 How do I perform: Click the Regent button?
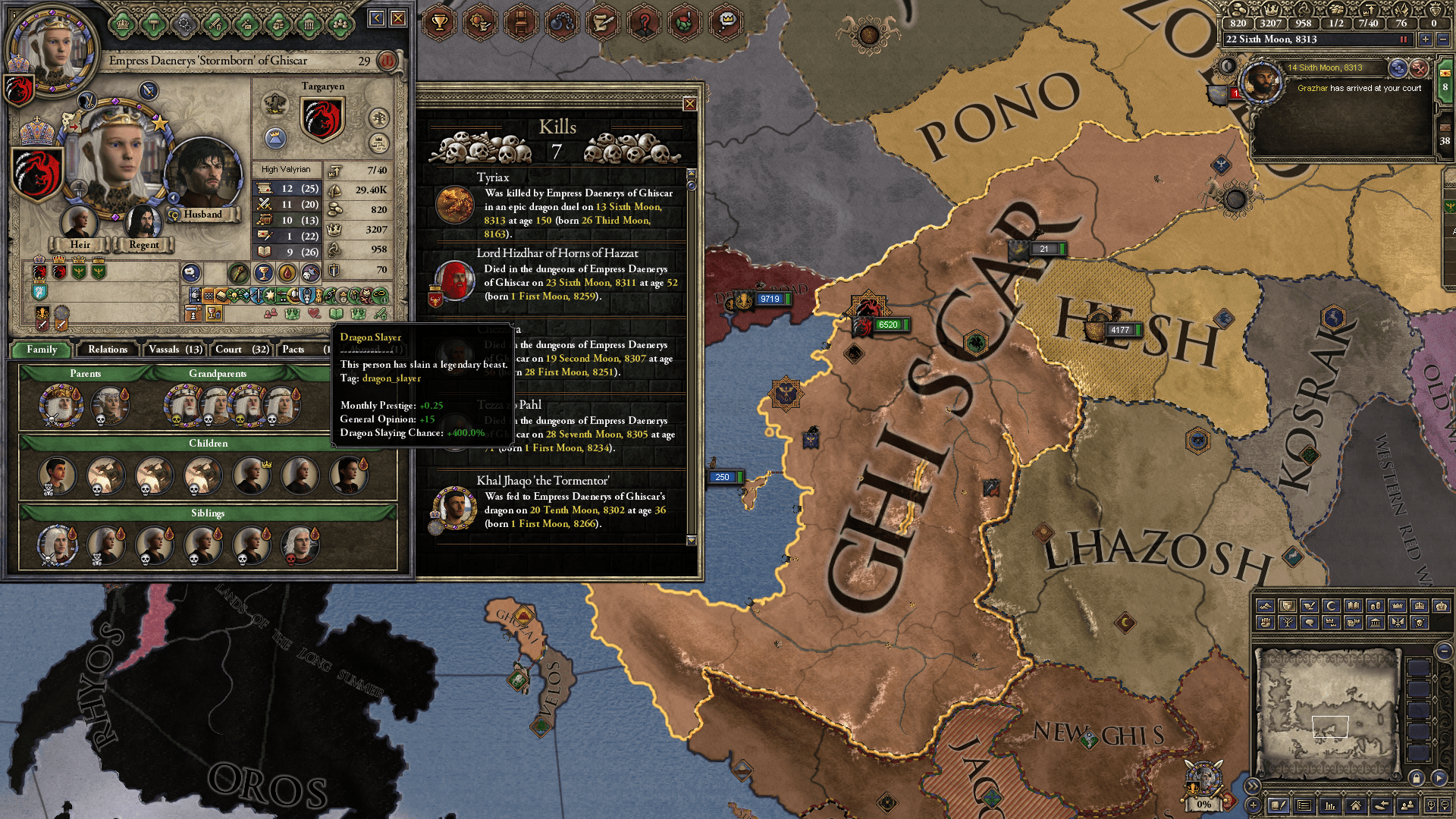143,244
